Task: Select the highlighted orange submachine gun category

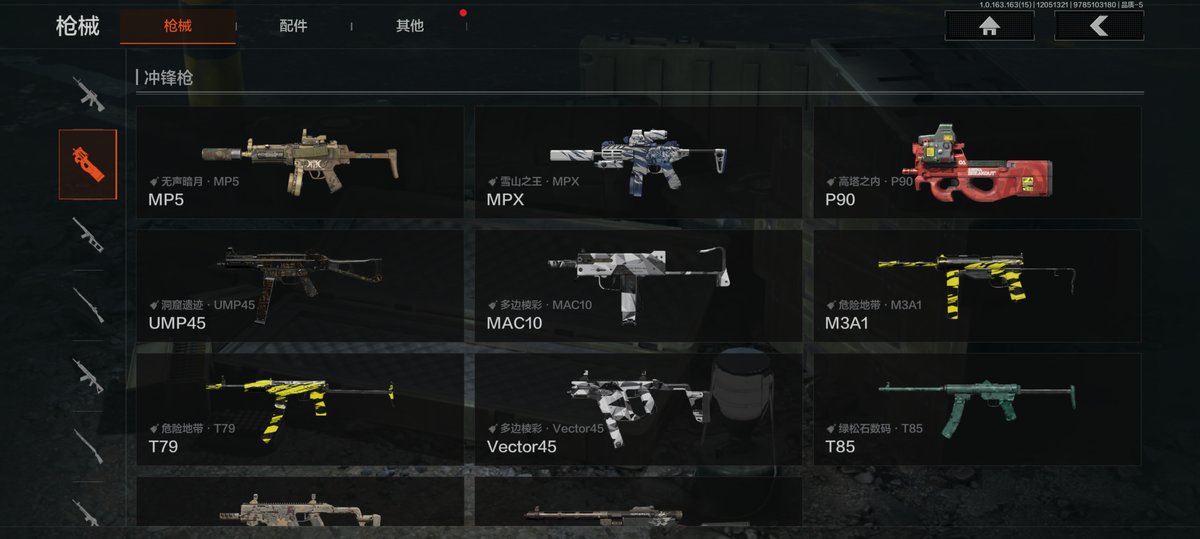Action: (87, 163)
